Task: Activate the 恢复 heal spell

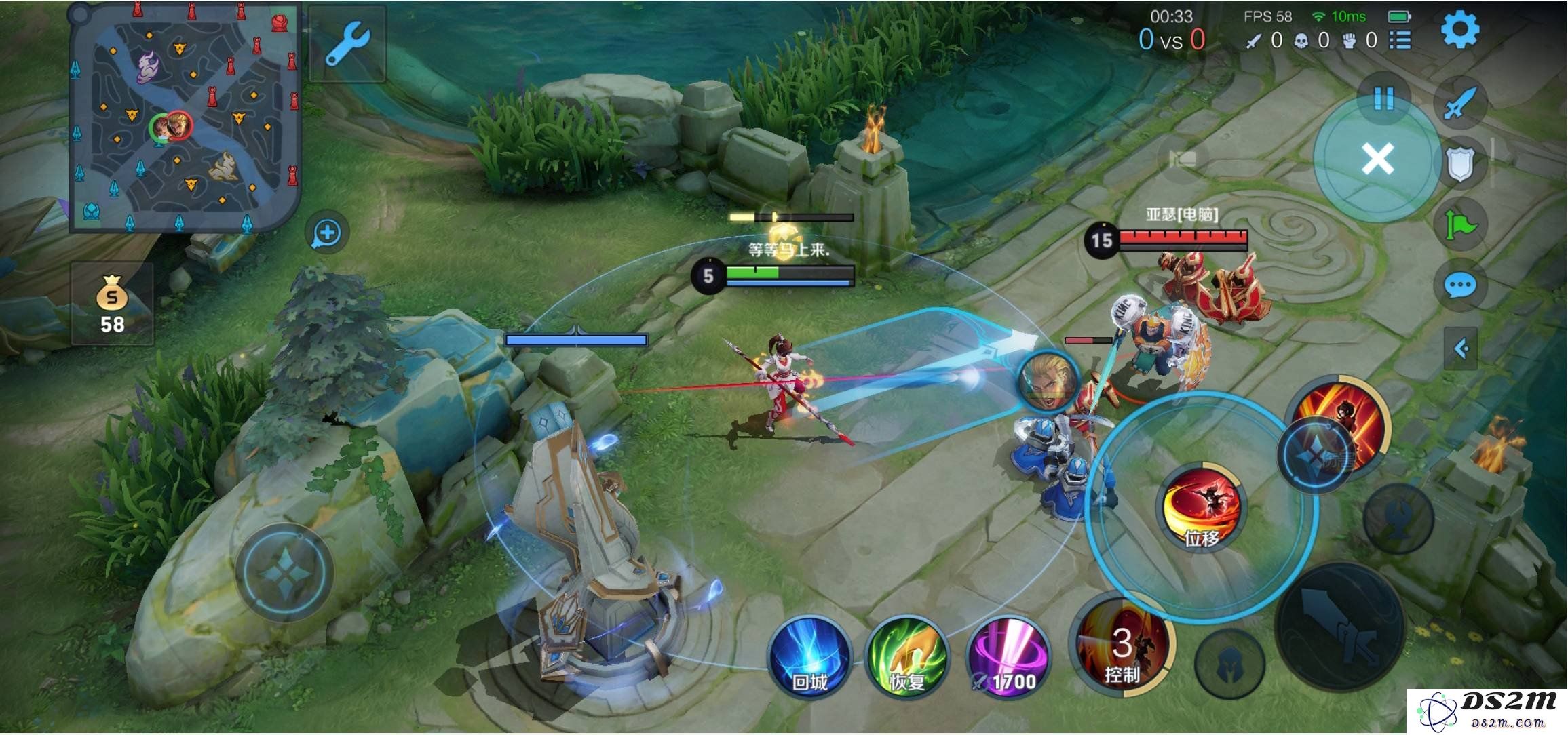Action: pyautogui.click(x=906, y=656)
